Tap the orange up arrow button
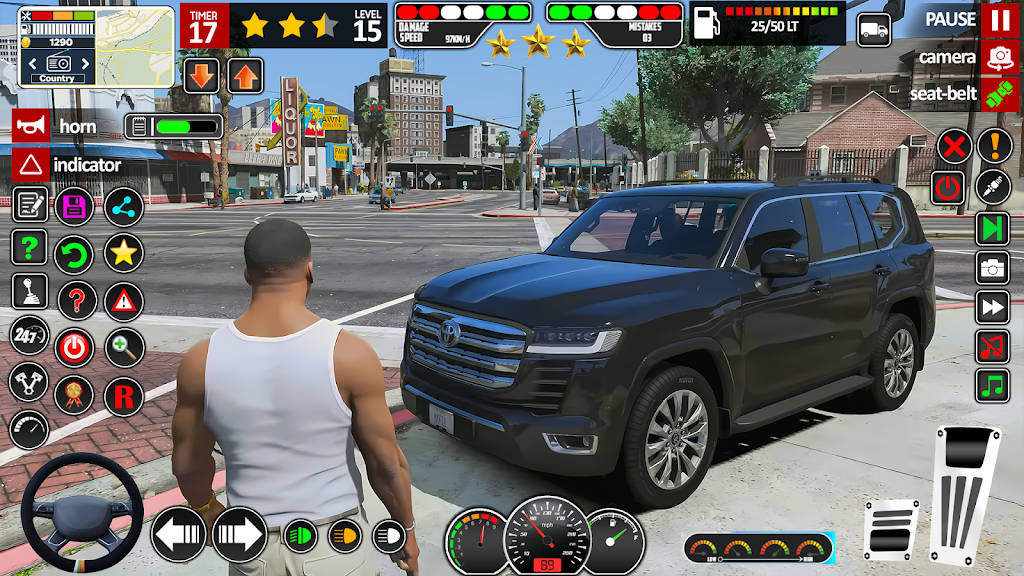Image resolution: width=1024 pixels, height=576 pixels. point(245,76)
